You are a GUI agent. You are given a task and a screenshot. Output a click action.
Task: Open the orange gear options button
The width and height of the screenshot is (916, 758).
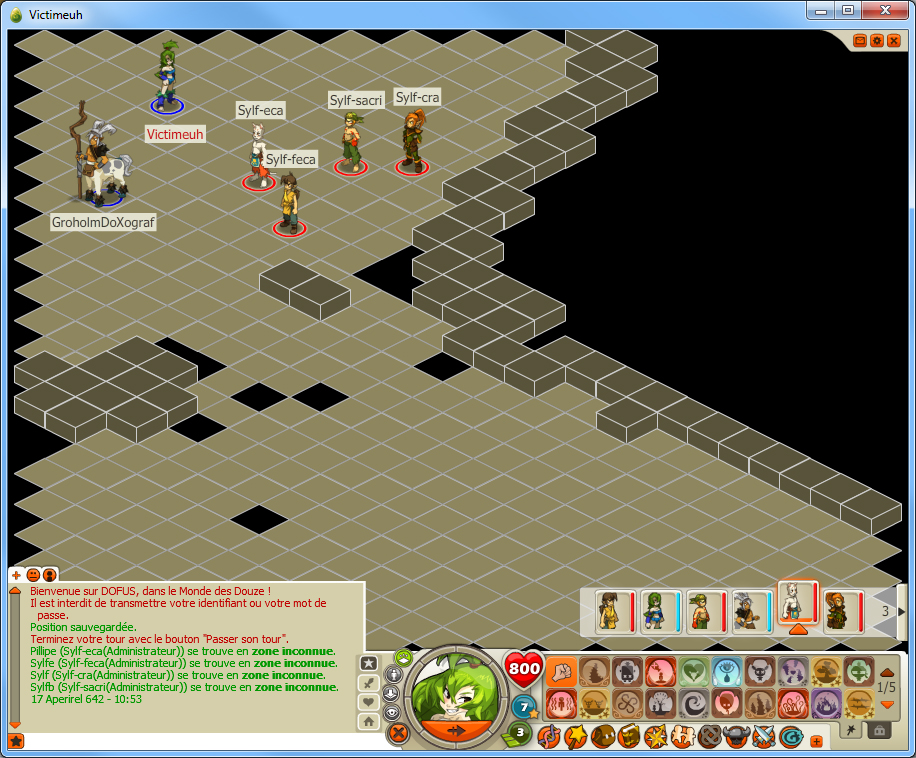(877, 41)
